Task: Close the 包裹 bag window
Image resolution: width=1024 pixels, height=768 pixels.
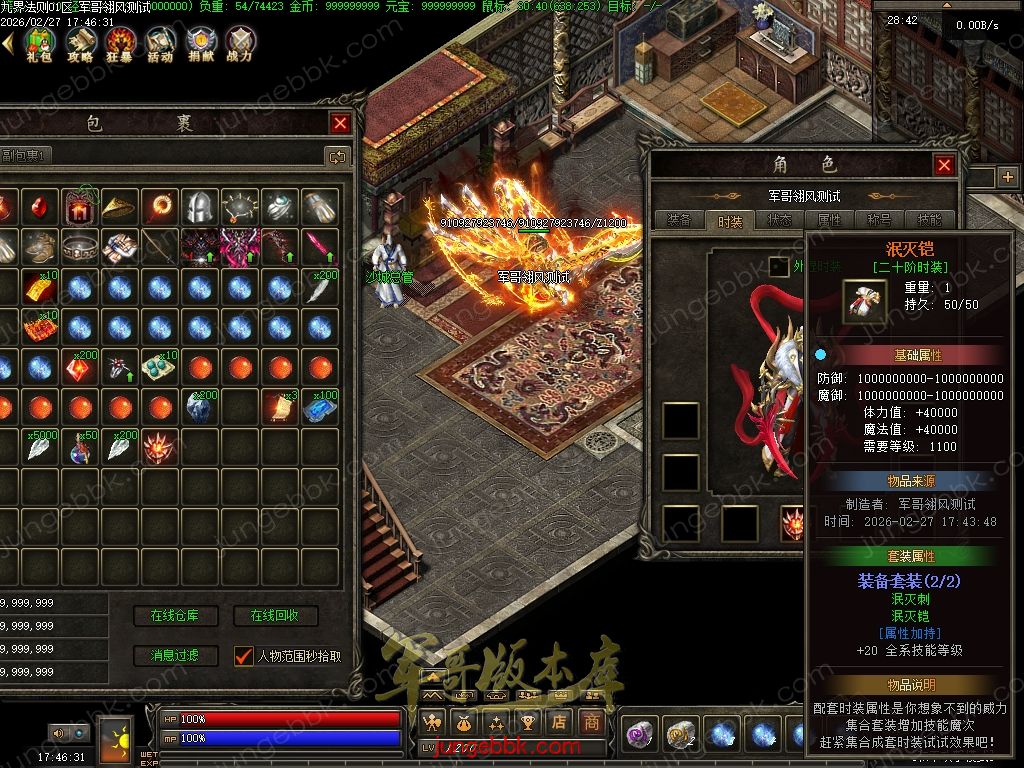Action: pos(340,123)
